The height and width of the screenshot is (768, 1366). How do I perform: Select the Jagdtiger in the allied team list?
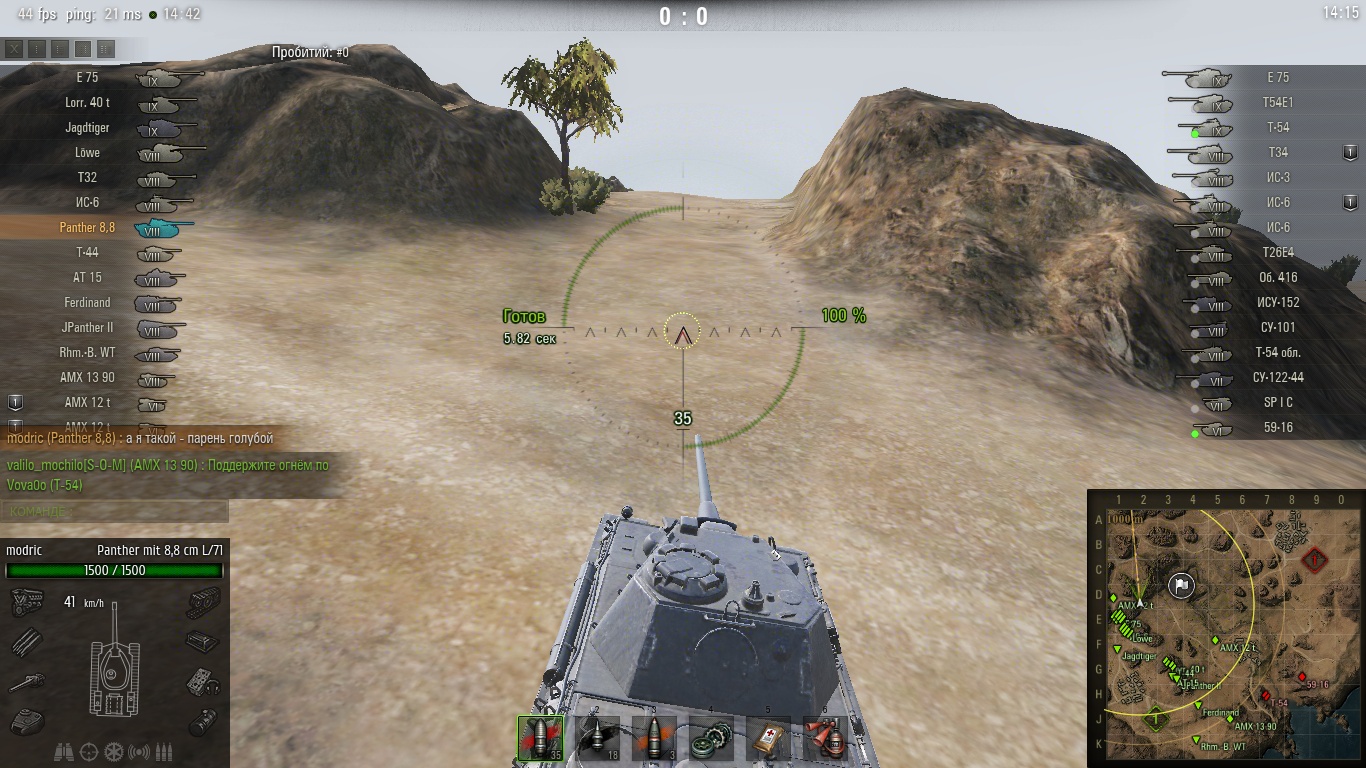[x=100, y=128]
